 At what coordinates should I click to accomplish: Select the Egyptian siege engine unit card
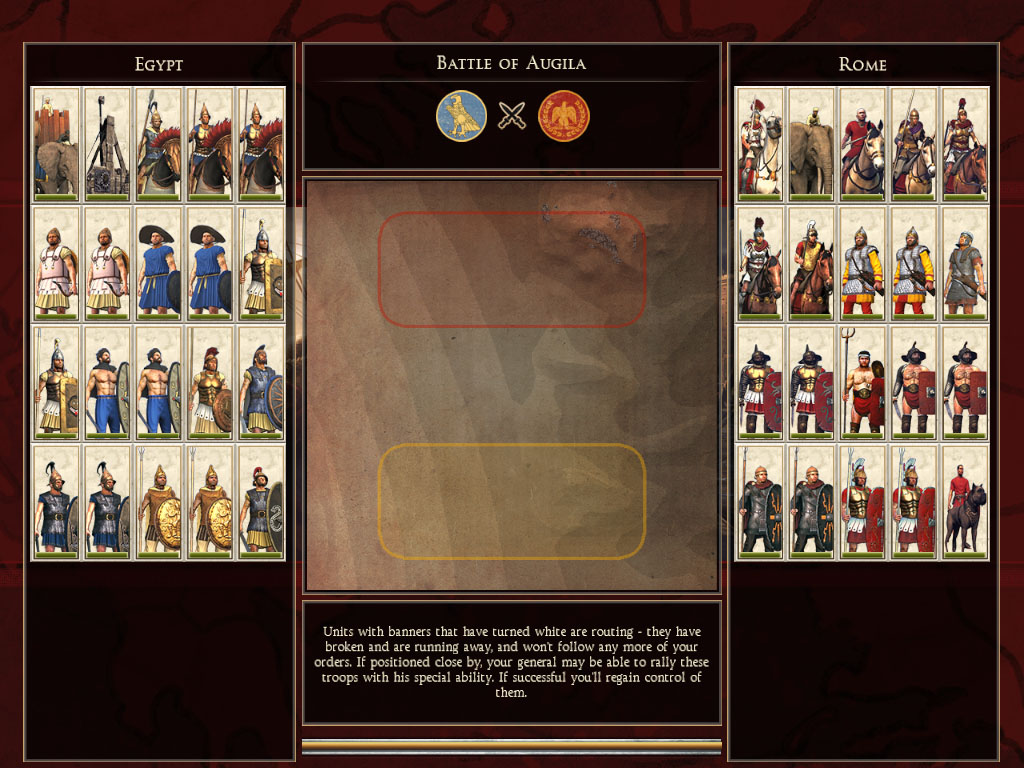coord(107,143)
